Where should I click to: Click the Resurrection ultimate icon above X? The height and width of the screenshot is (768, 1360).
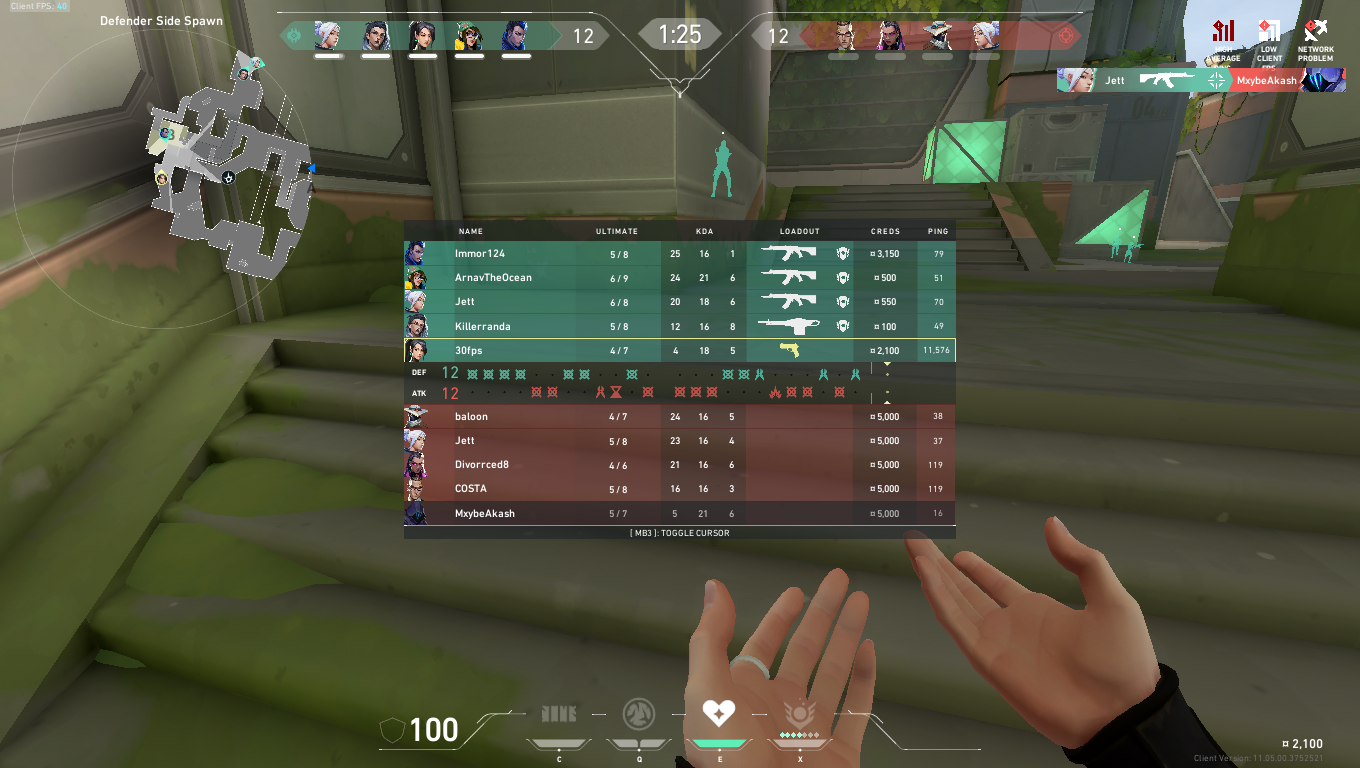[799, 714]
